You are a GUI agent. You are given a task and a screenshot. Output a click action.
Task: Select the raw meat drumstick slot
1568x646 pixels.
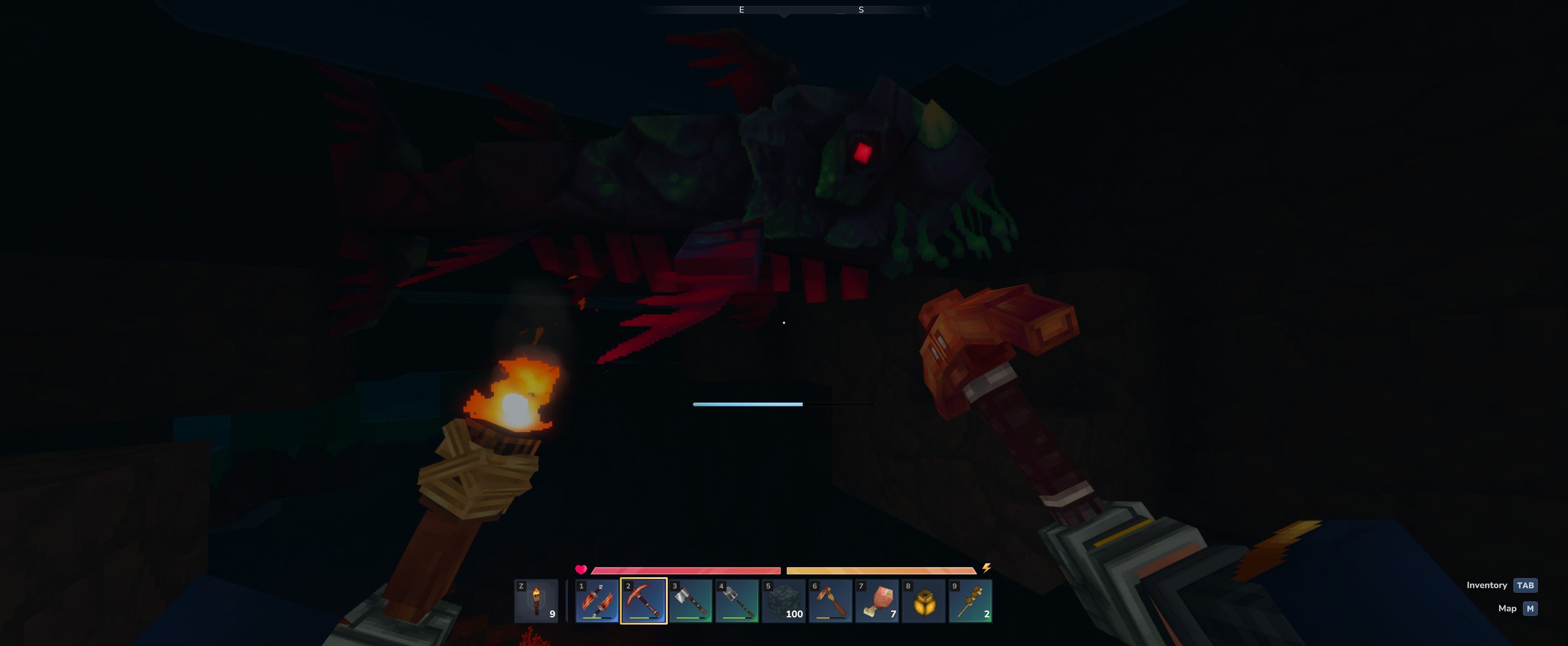tap(877, 600)
